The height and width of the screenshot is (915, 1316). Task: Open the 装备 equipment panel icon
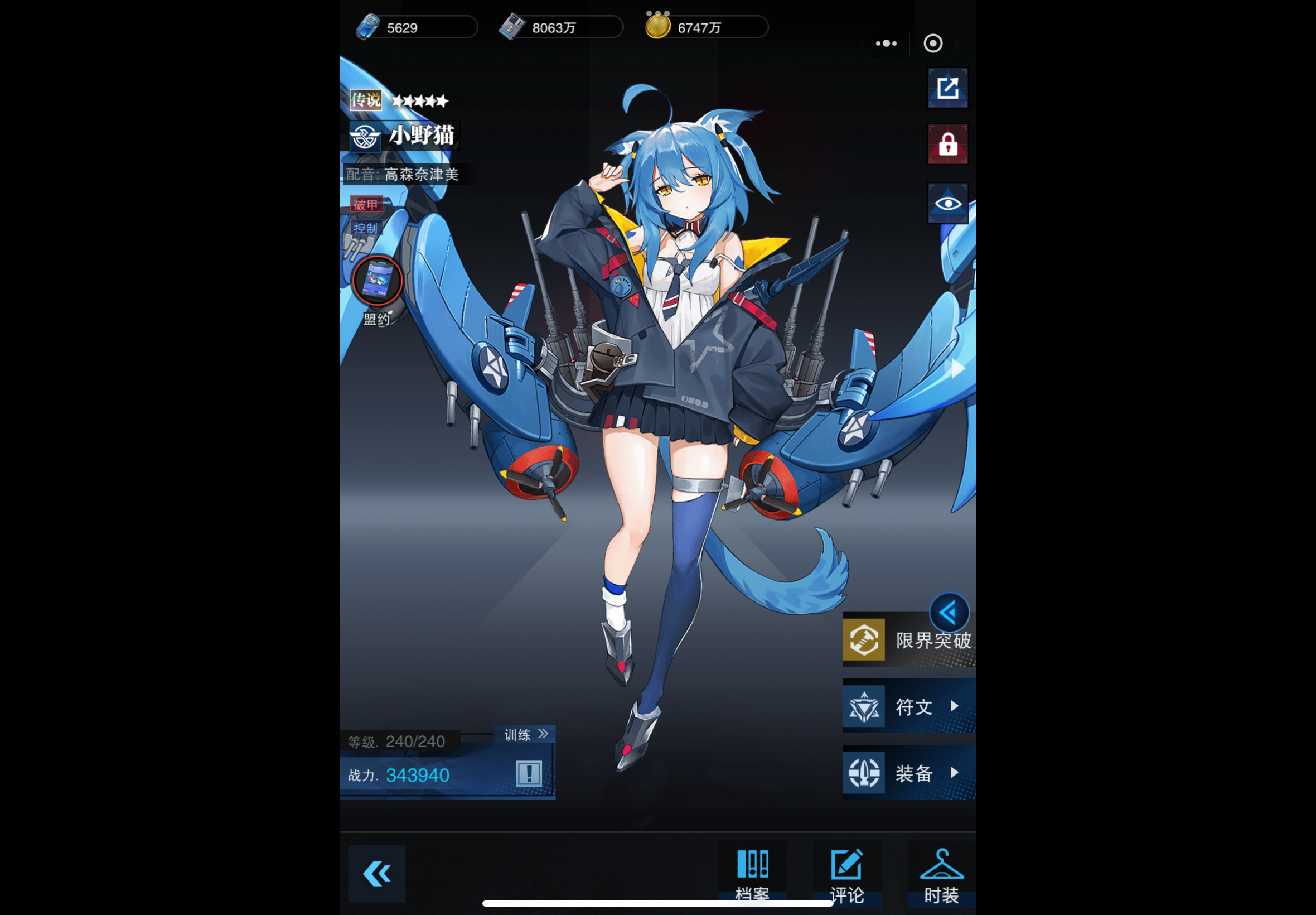click(x=864, y=773)
